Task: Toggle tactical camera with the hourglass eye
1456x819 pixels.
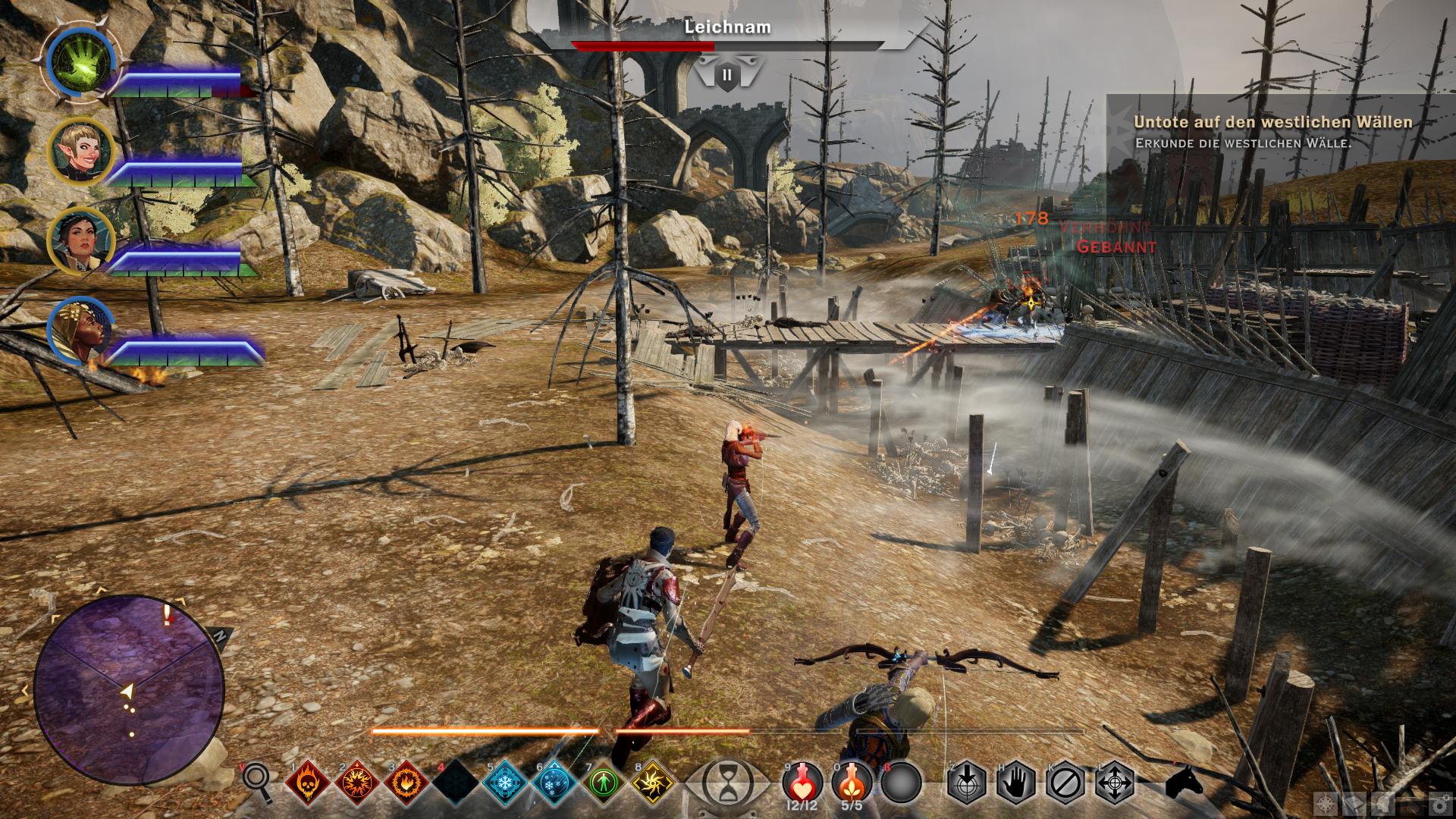Action: [x=727, y=781]
